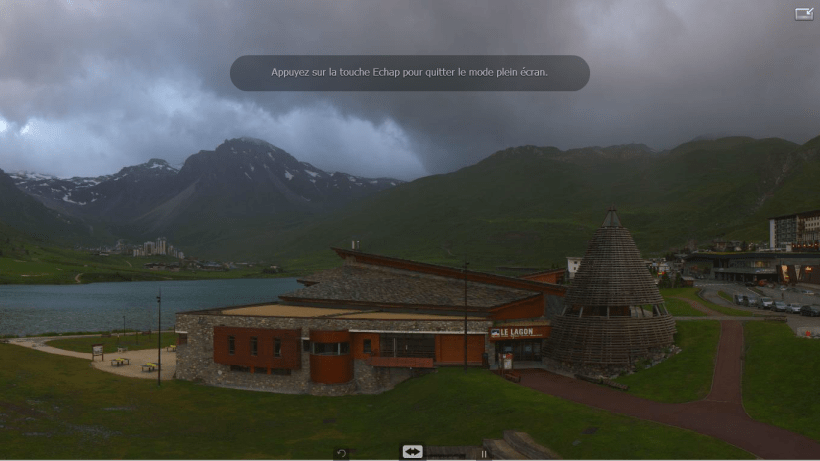Exit fullscreen using the top-right window icon
820x461 pixels.
[804, 14]
